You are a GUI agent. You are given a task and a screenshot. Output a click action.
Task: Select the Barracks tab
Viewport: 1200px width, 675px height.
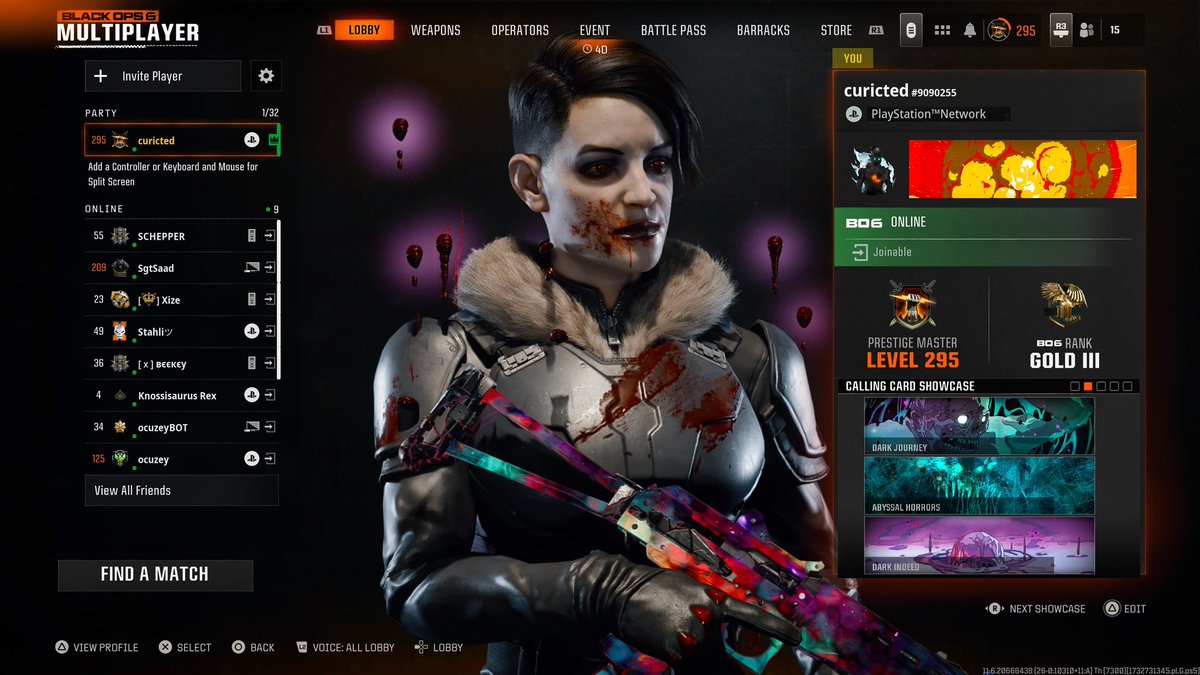[763, 30]
